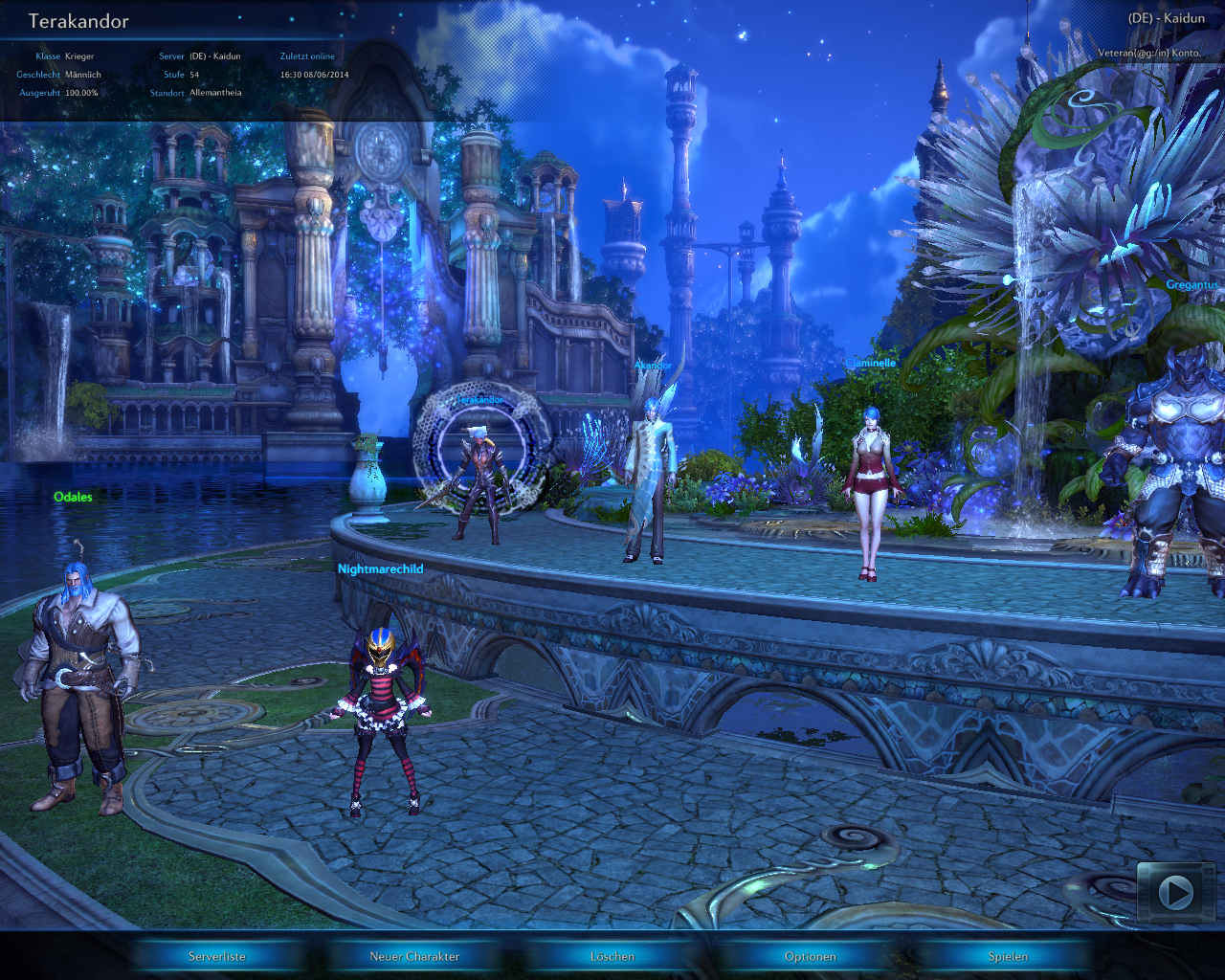Start the game with Spielen
This screenshot has height=980, width=1225.
1008,956
